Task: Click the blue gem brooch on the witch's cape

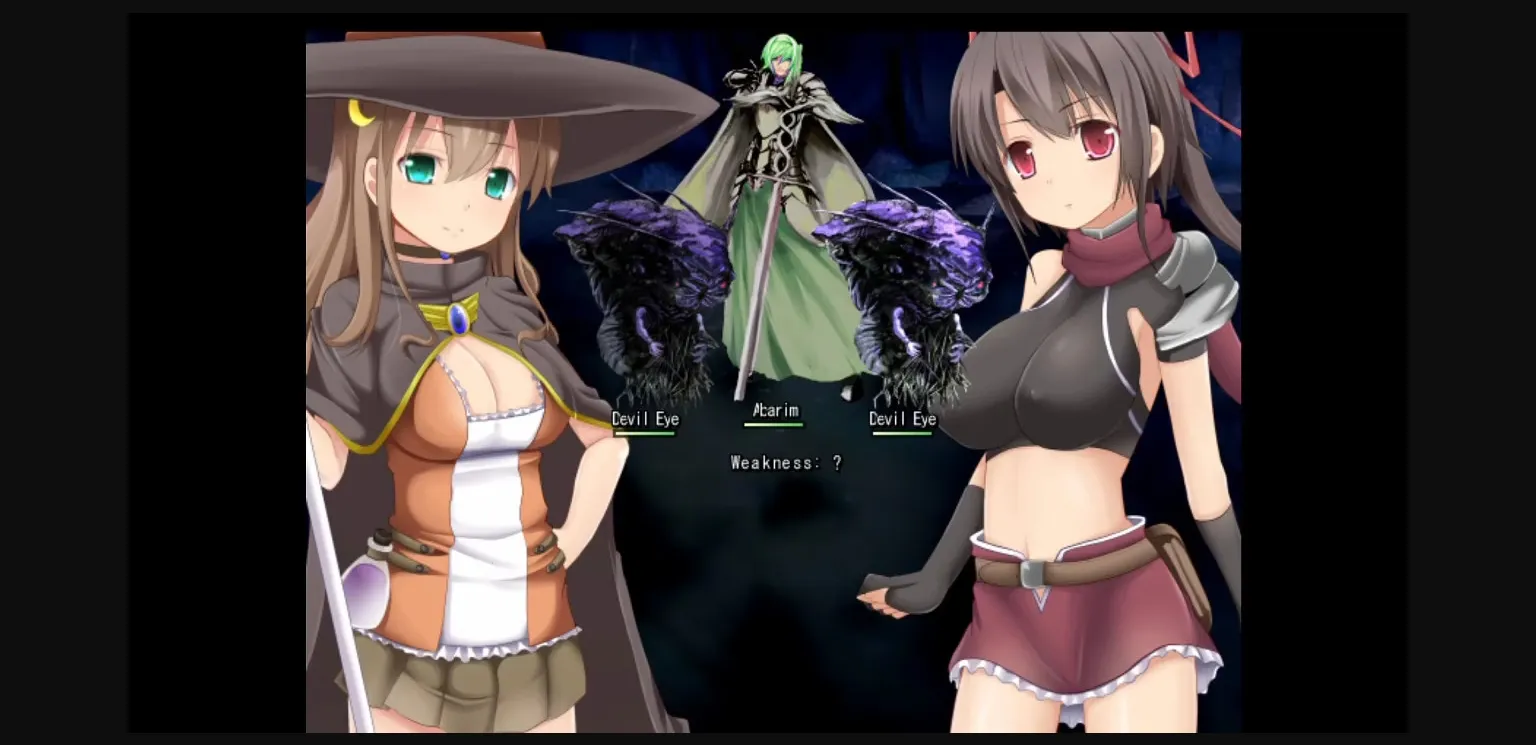Action: coord(461,318)
